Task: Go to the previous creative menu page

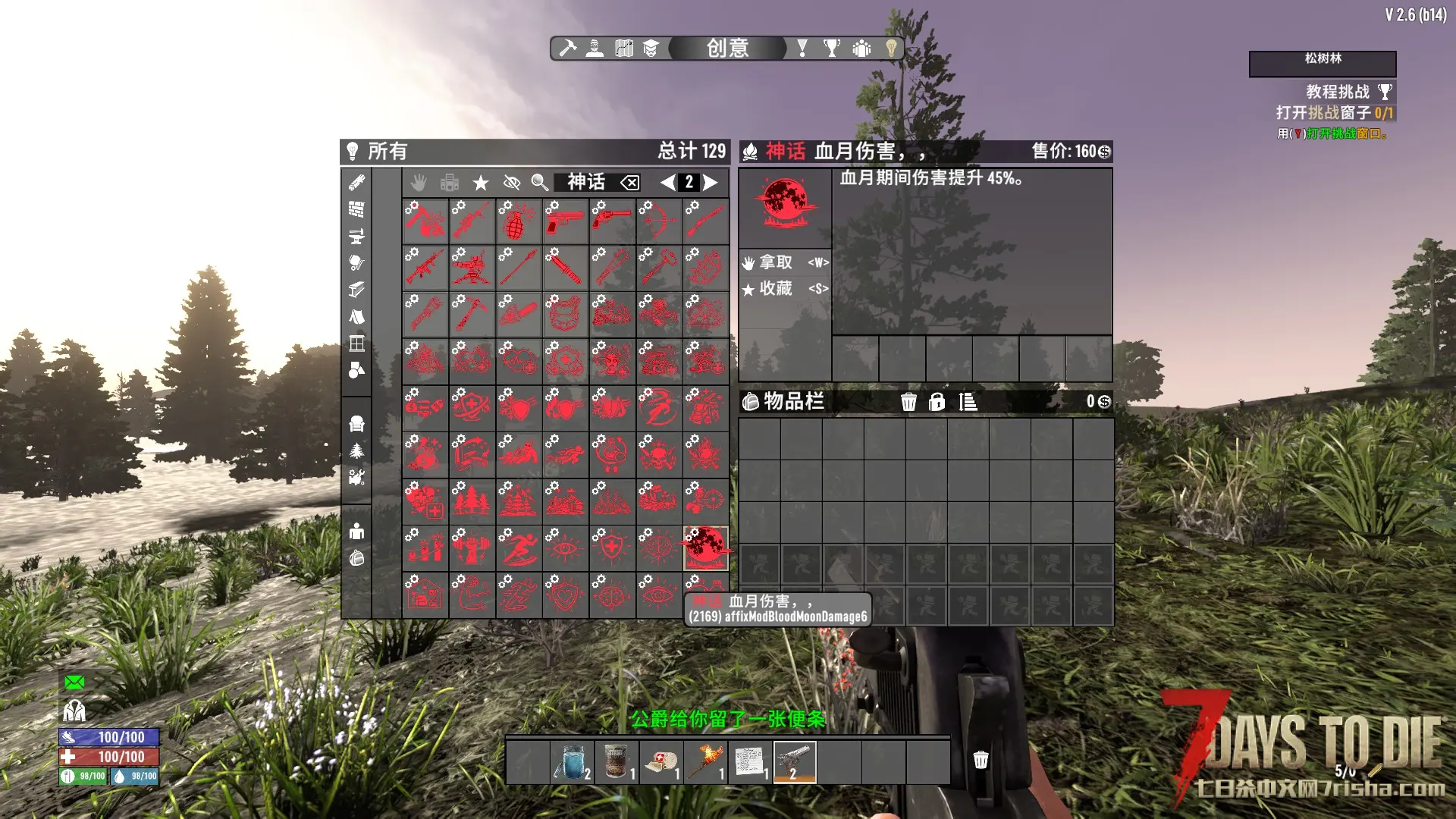Action: tap(667, 183)
